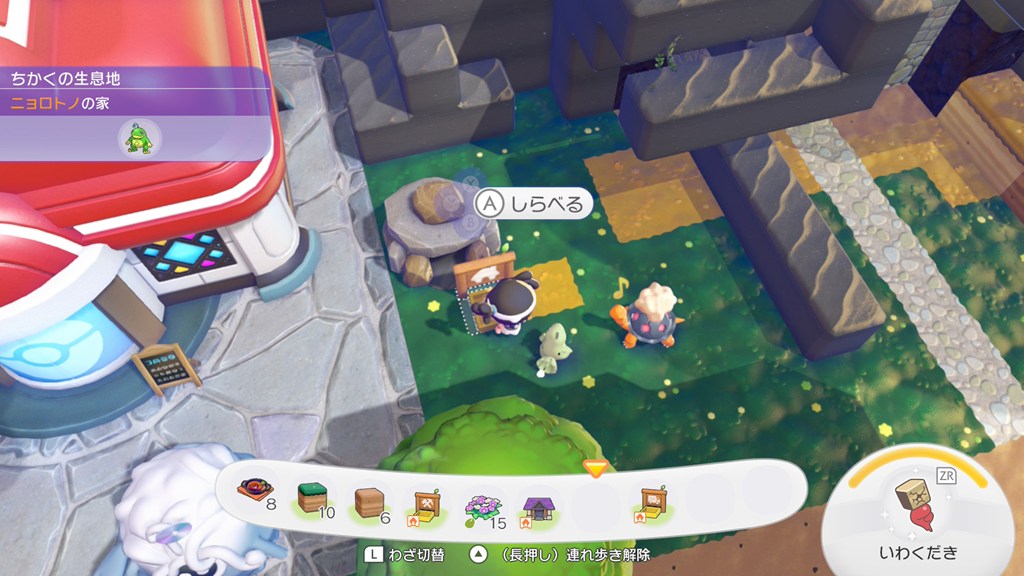1024x576 pixels.
Task: Click the Politoed icon in the habitat panel
Action: 137,138
